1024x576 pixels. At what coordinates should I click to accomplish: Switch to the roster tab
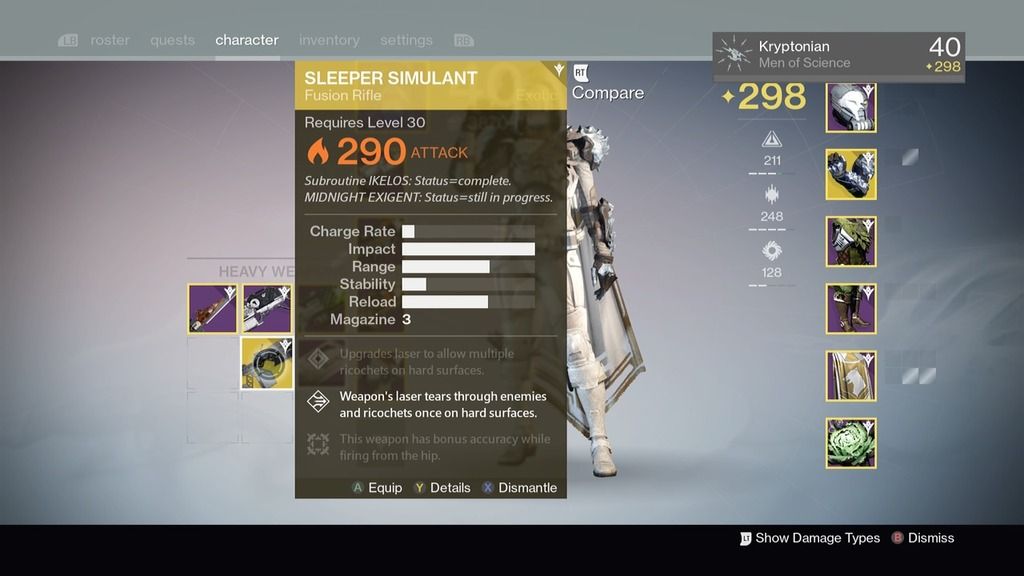110,40
